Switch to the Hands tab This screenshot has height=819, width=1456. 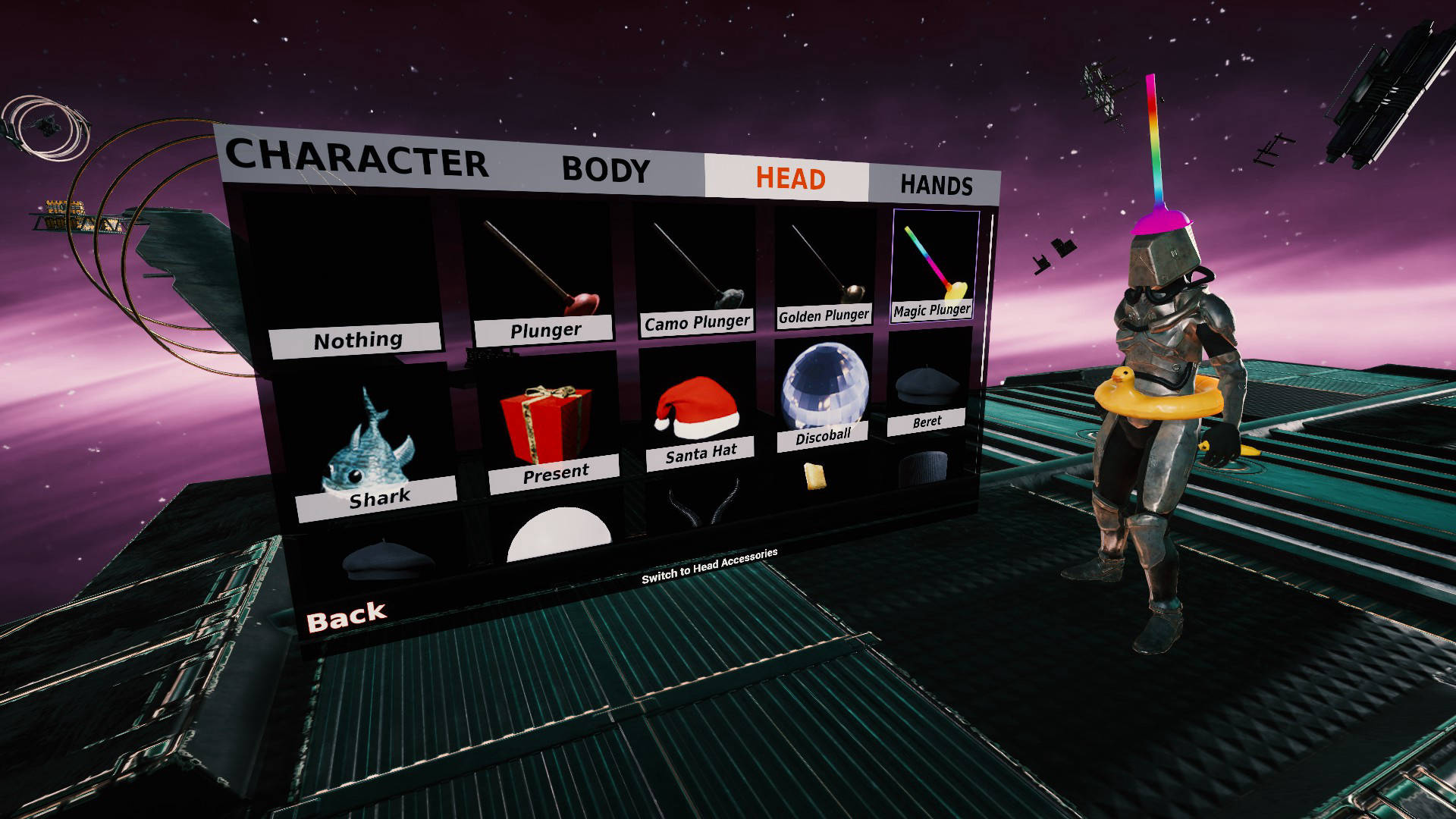point(936,186)
